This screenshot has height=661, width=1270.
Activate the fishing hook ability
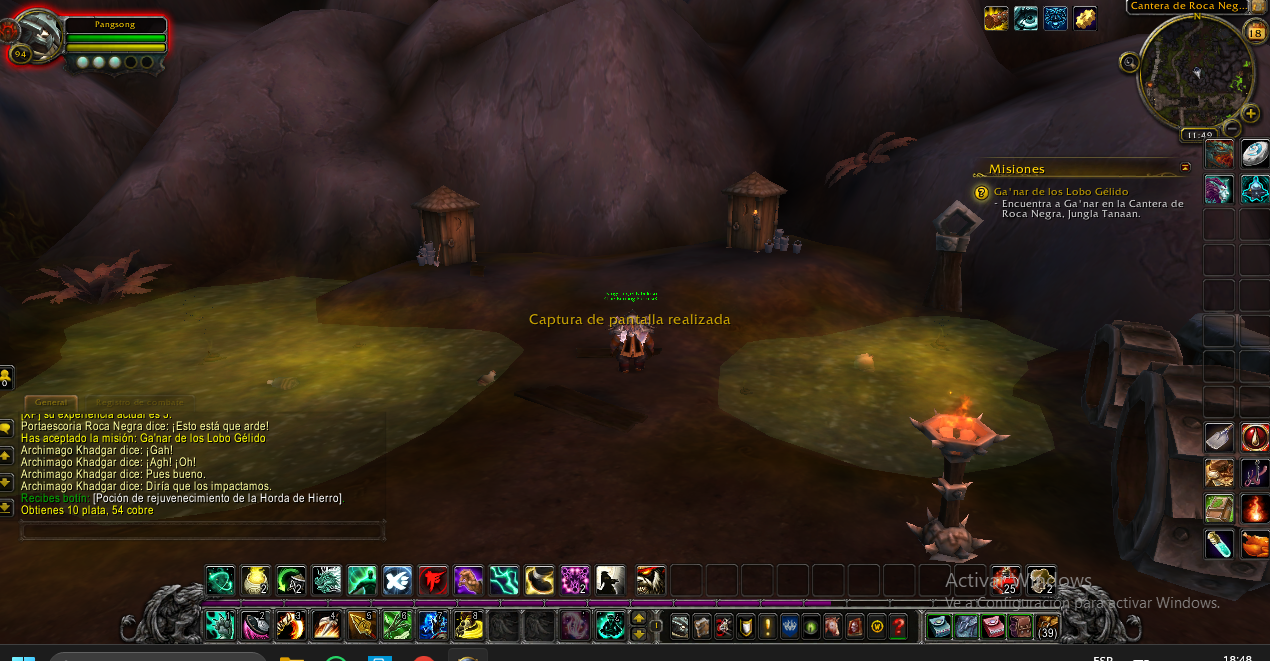[x=1255, y=473]
